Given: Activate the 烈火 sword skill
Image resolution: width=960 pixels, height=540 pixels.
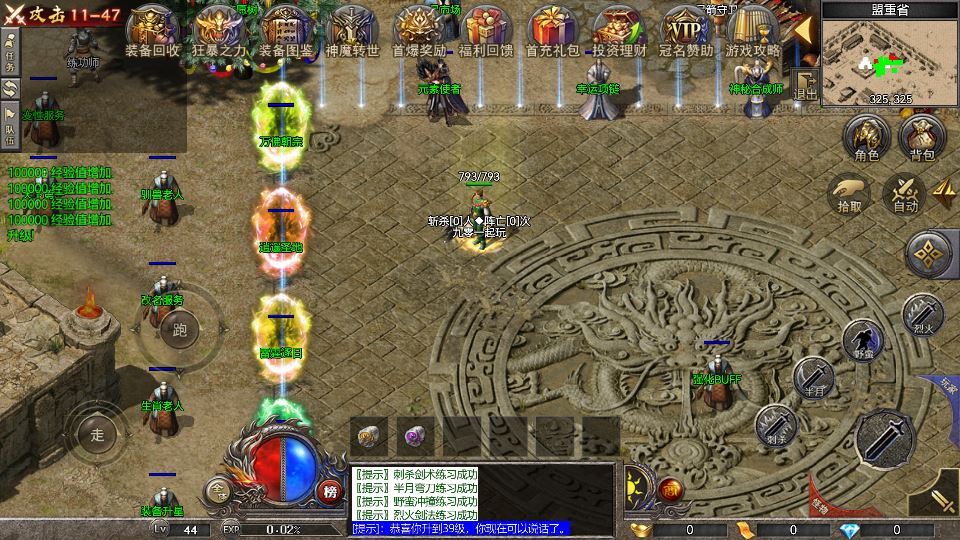Looking at the screenshot, I should pyautogui.click(x=923, y=312).
